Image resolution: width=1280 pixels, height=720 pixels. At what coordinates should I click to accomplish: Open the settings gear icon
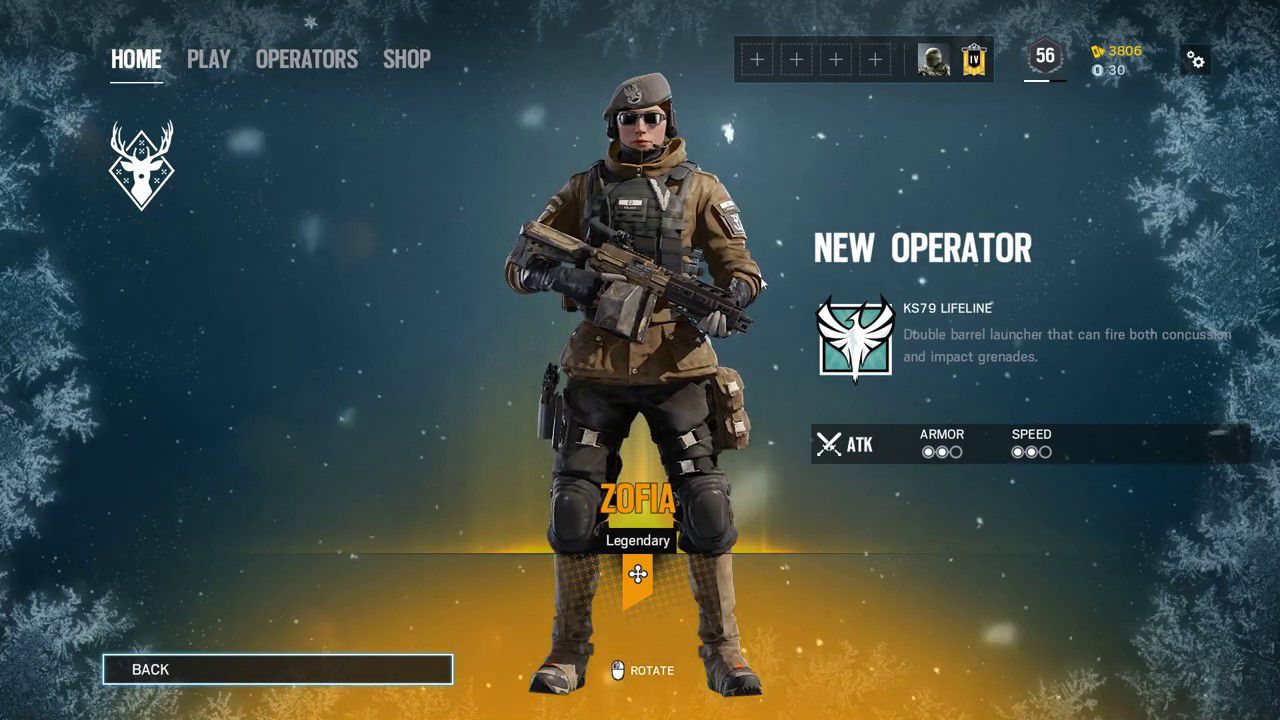coord(1195,59)
